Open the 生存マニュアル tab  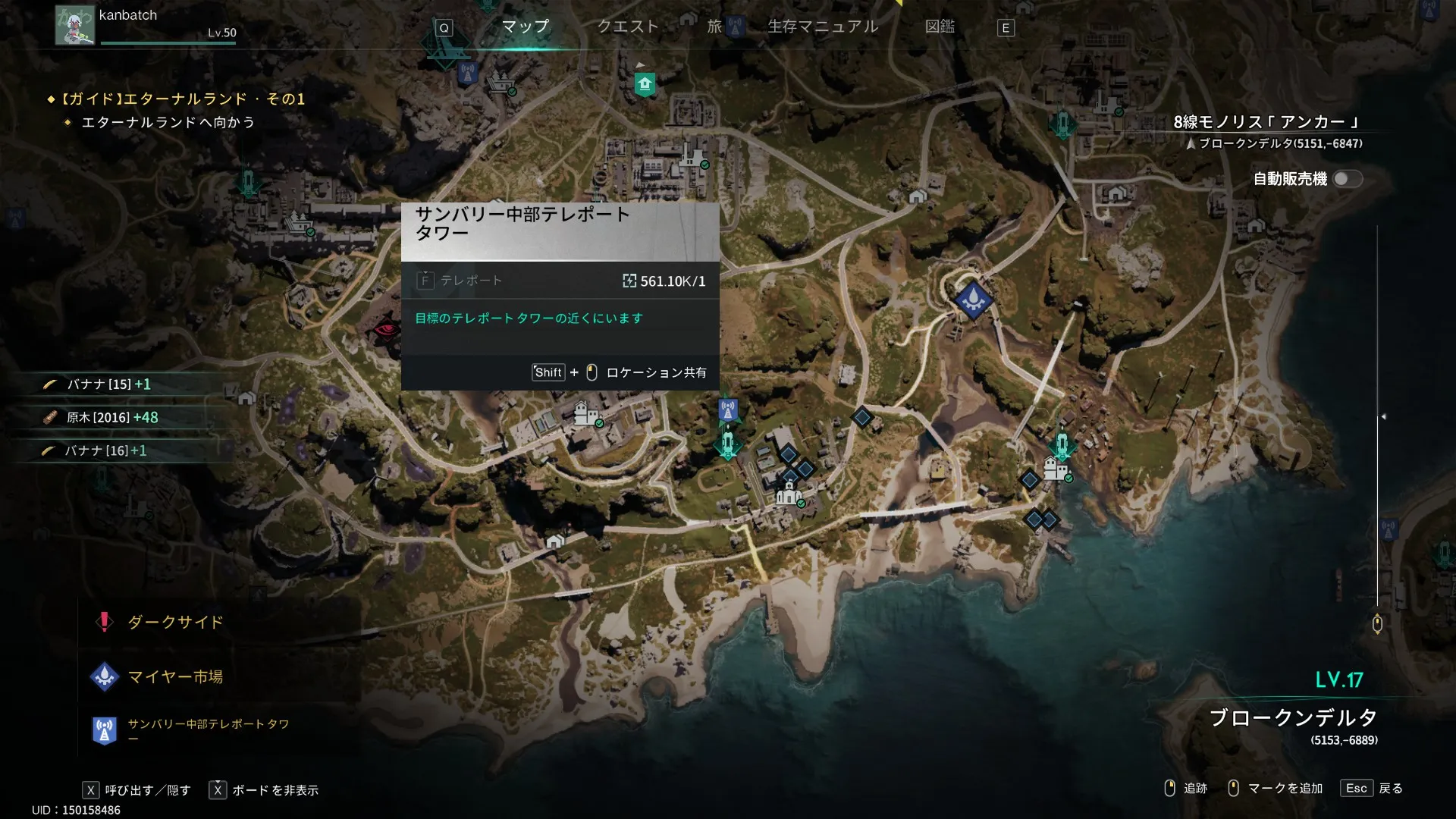coord(823,27)
